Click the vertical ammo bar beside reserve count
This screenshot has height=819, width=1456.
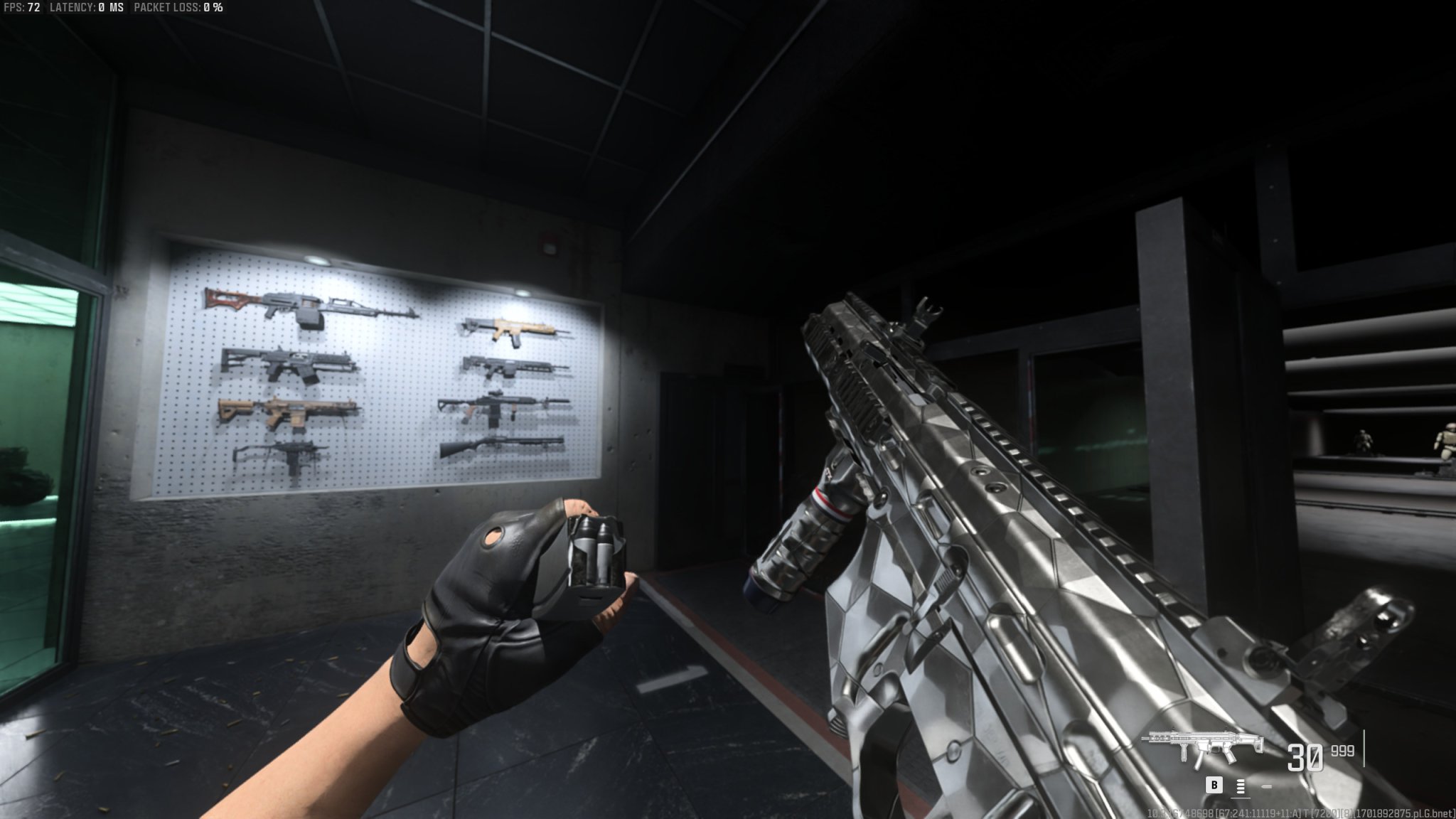coord(1364,748)
